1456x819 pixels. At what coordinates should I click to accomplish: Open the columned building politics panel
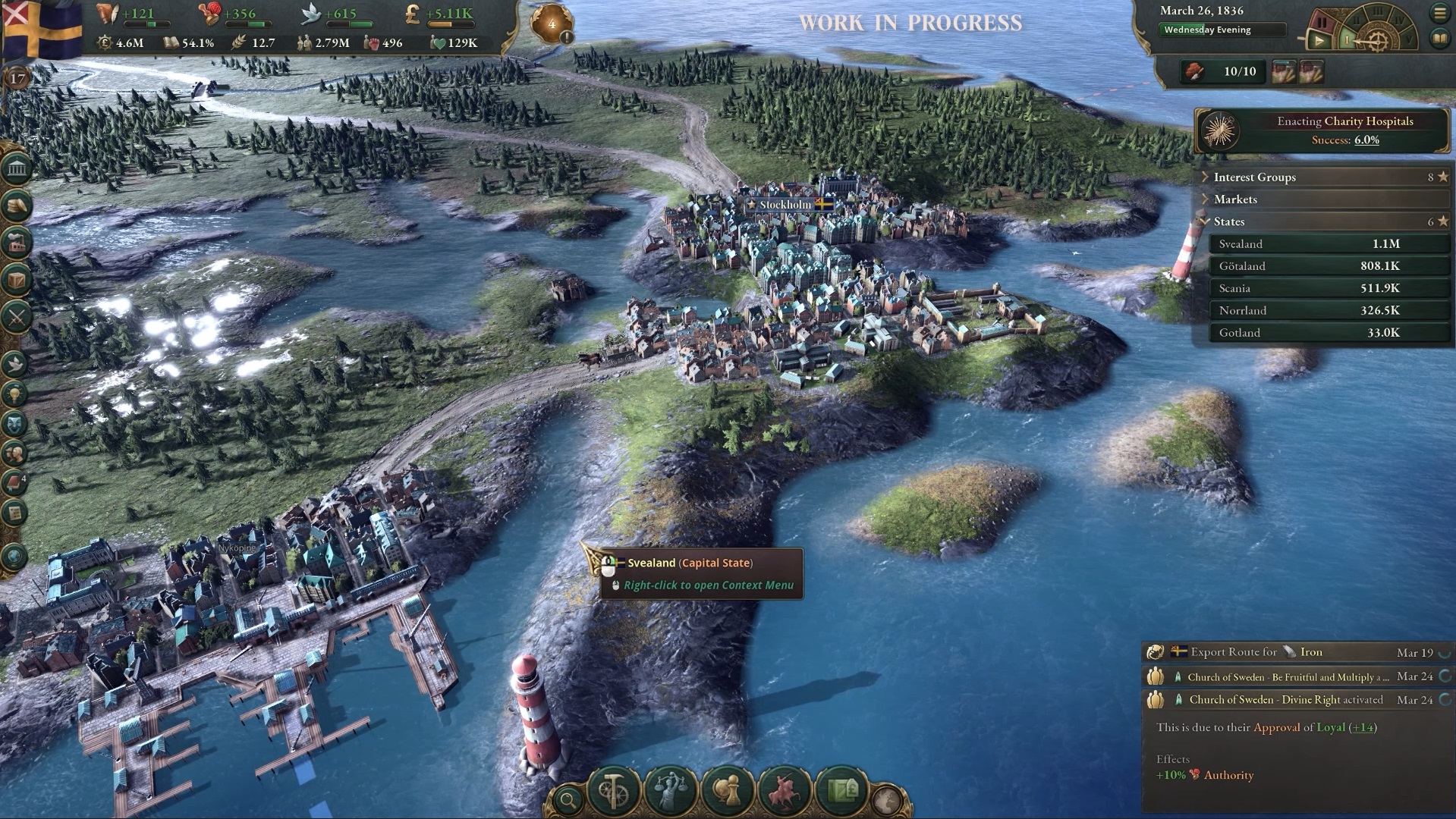click(x=16, y=168)
